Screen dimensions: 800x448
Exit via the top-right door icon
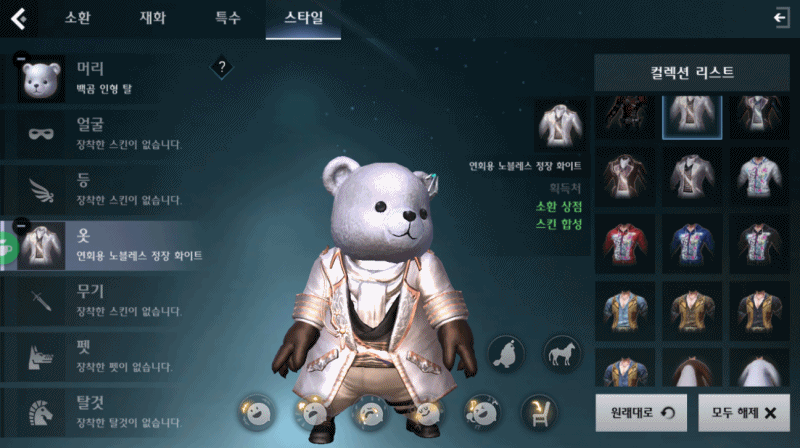click(780, 17)
